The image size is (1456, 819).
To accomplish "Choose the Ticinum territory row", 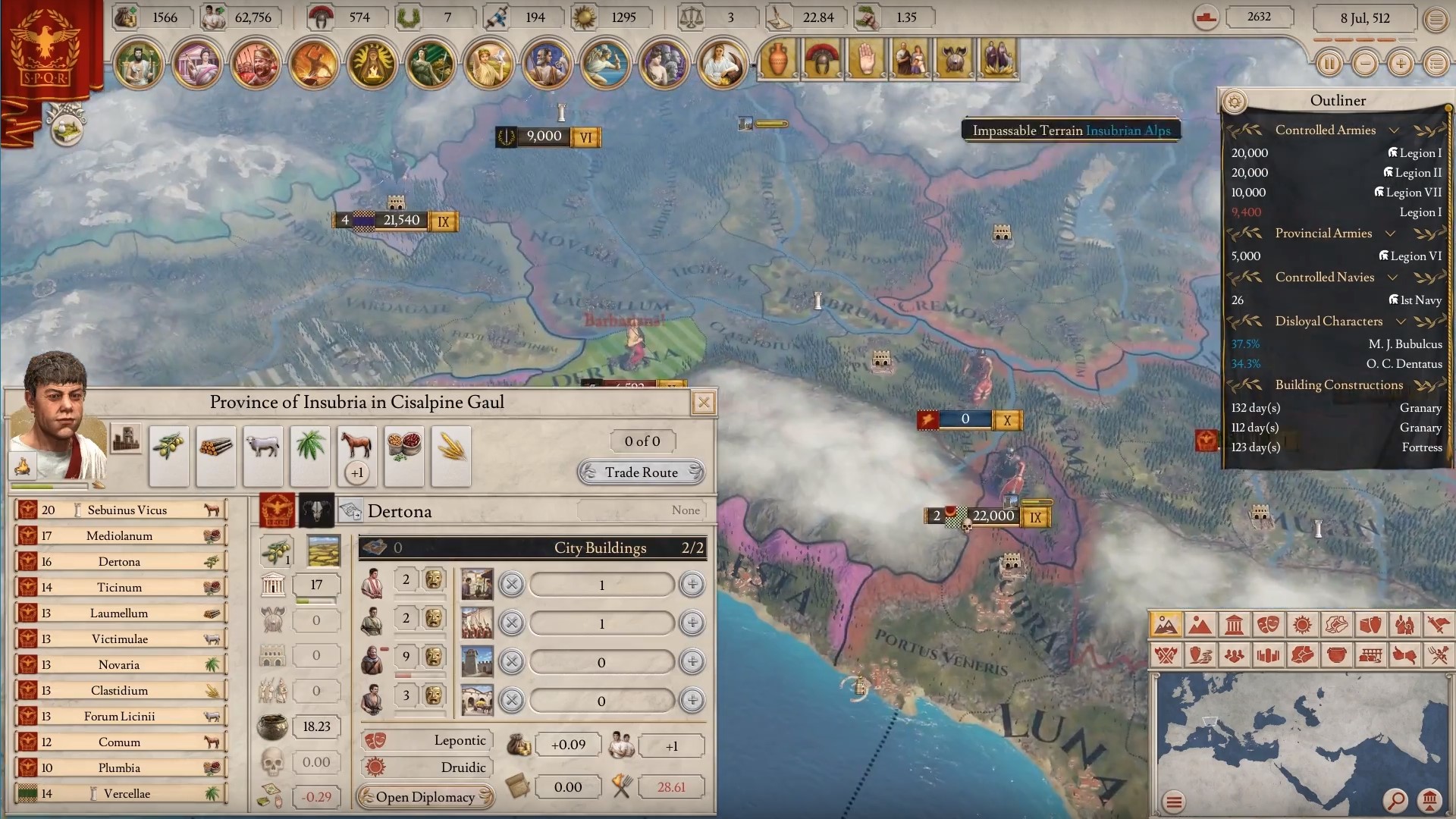I will (120, 588).
